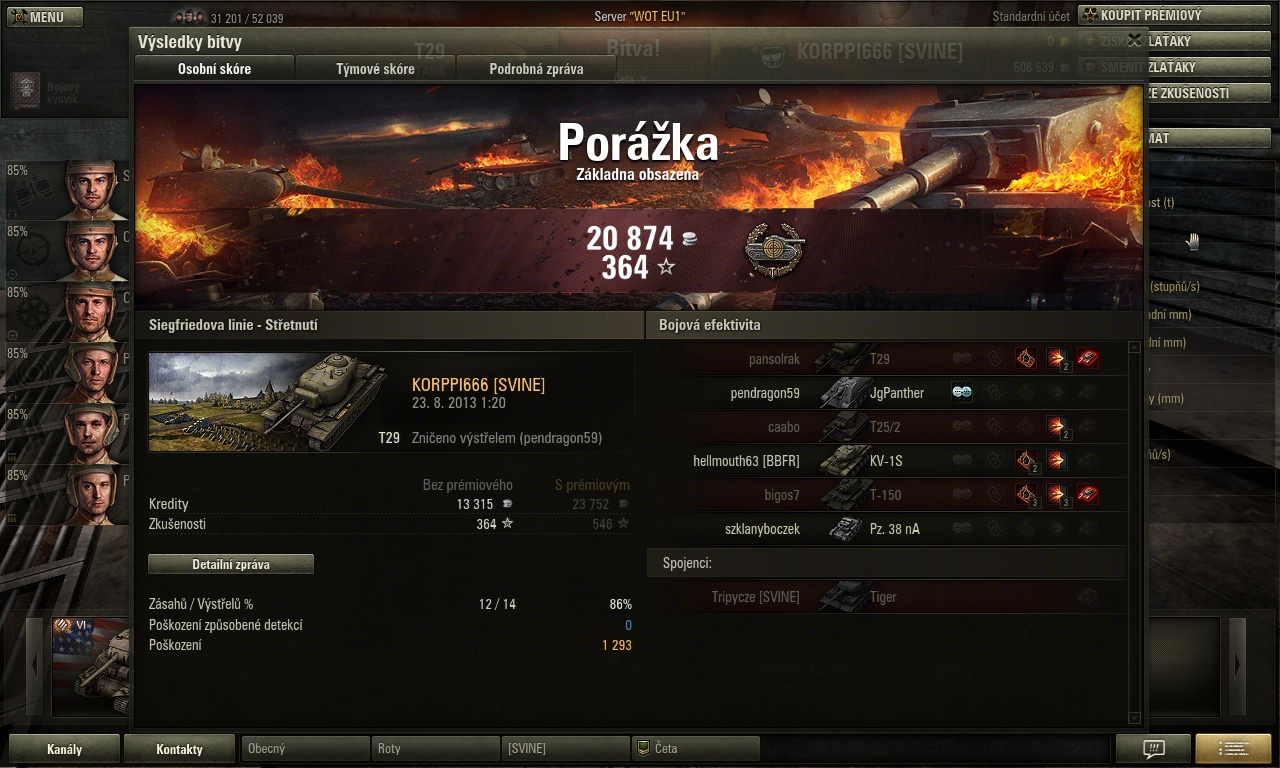
Task: Select the Obecný chat tab
Action: (305, 748)
